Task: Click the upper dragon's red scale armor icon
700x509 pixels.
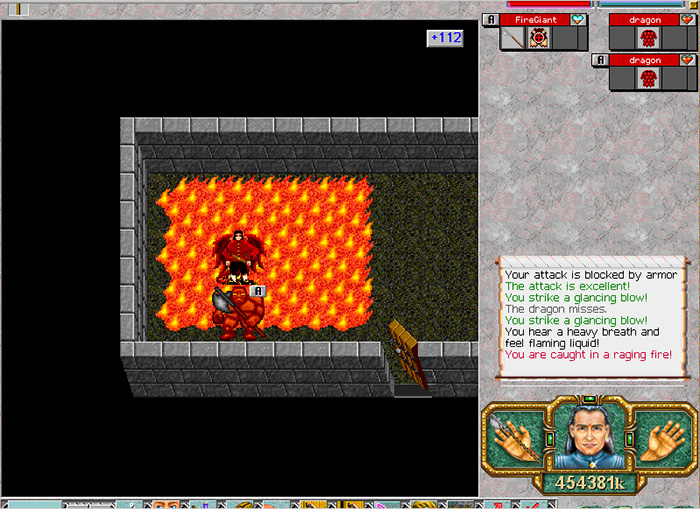Action: [650, 38]
